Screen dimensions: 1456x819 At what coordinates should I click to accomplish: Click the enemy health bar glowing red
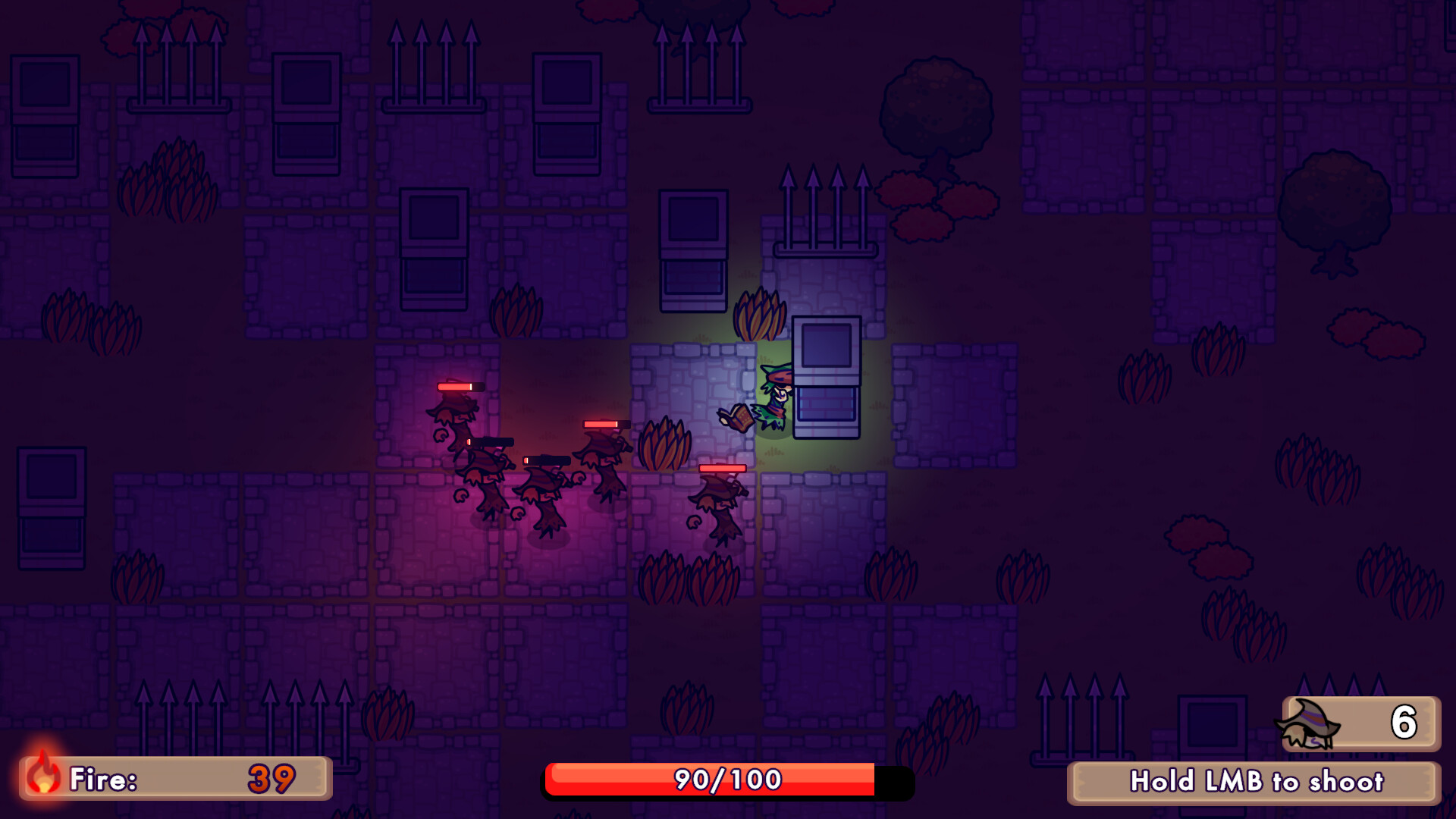(x=457, y=386)
